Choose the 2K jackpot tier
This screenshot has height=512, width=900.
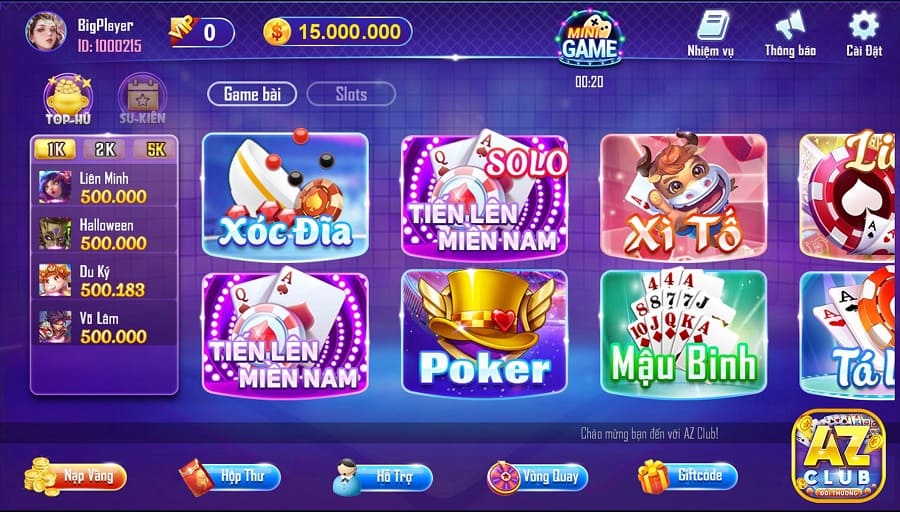pos(103,150)
